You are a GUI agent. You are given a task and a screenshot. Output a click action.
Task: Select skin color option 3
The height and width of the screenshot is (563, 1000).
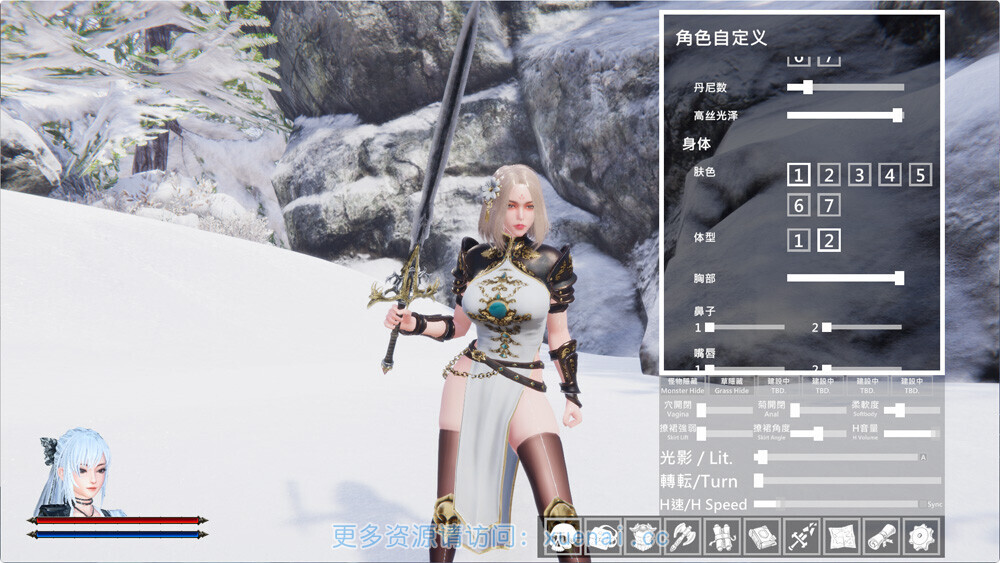point(859,176)
